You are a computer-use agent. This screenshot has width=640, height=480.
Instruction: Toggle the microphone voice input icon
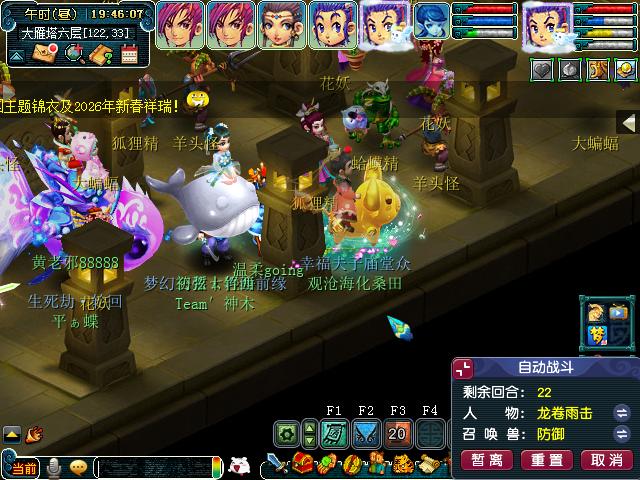[x=54, y=468]
